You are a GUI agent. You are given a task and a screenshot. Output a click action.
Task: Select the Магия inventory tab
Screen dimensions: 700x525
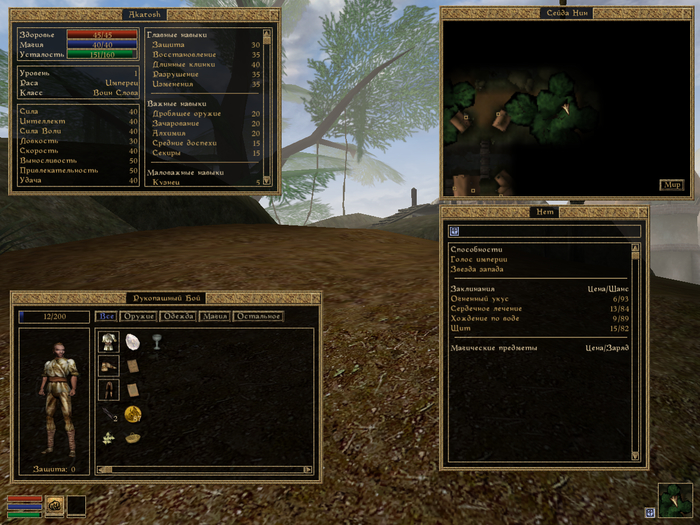click(214, 317)
